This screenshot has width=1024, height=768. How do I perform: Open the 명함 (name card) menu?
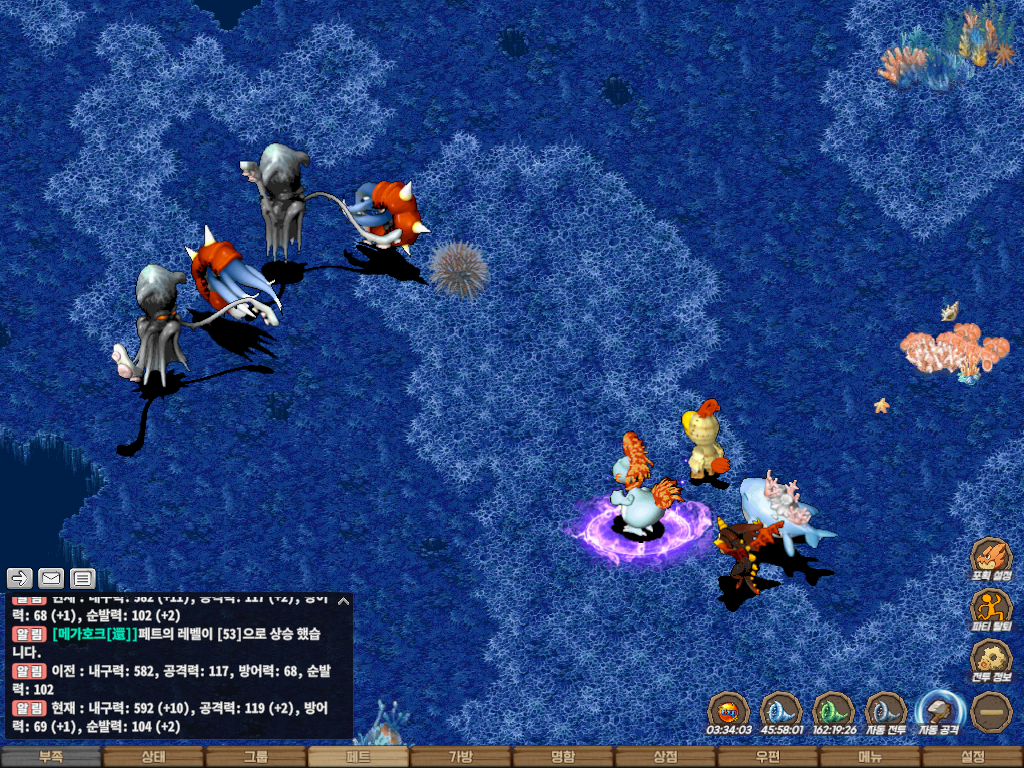click(x=563, y=757)
